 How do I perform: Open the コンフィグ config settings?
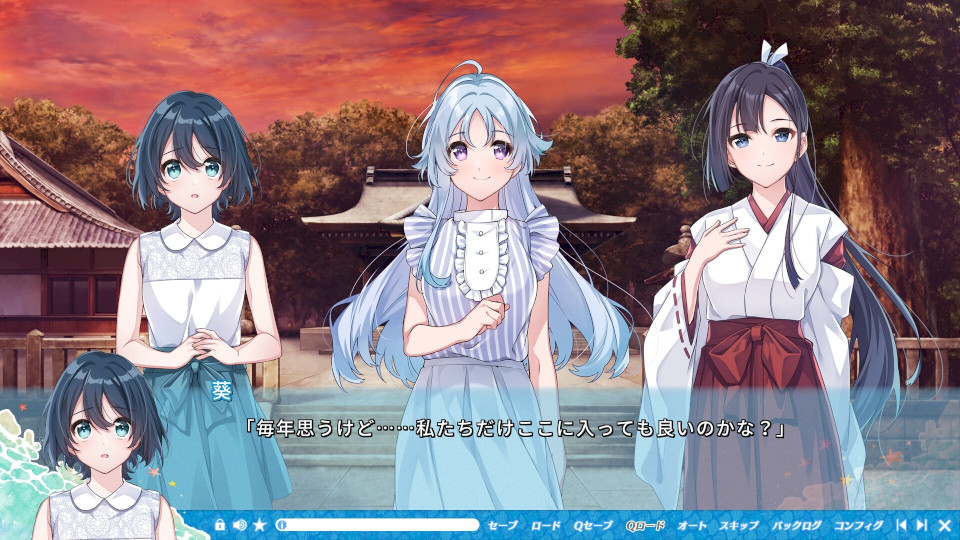[858, 525]
